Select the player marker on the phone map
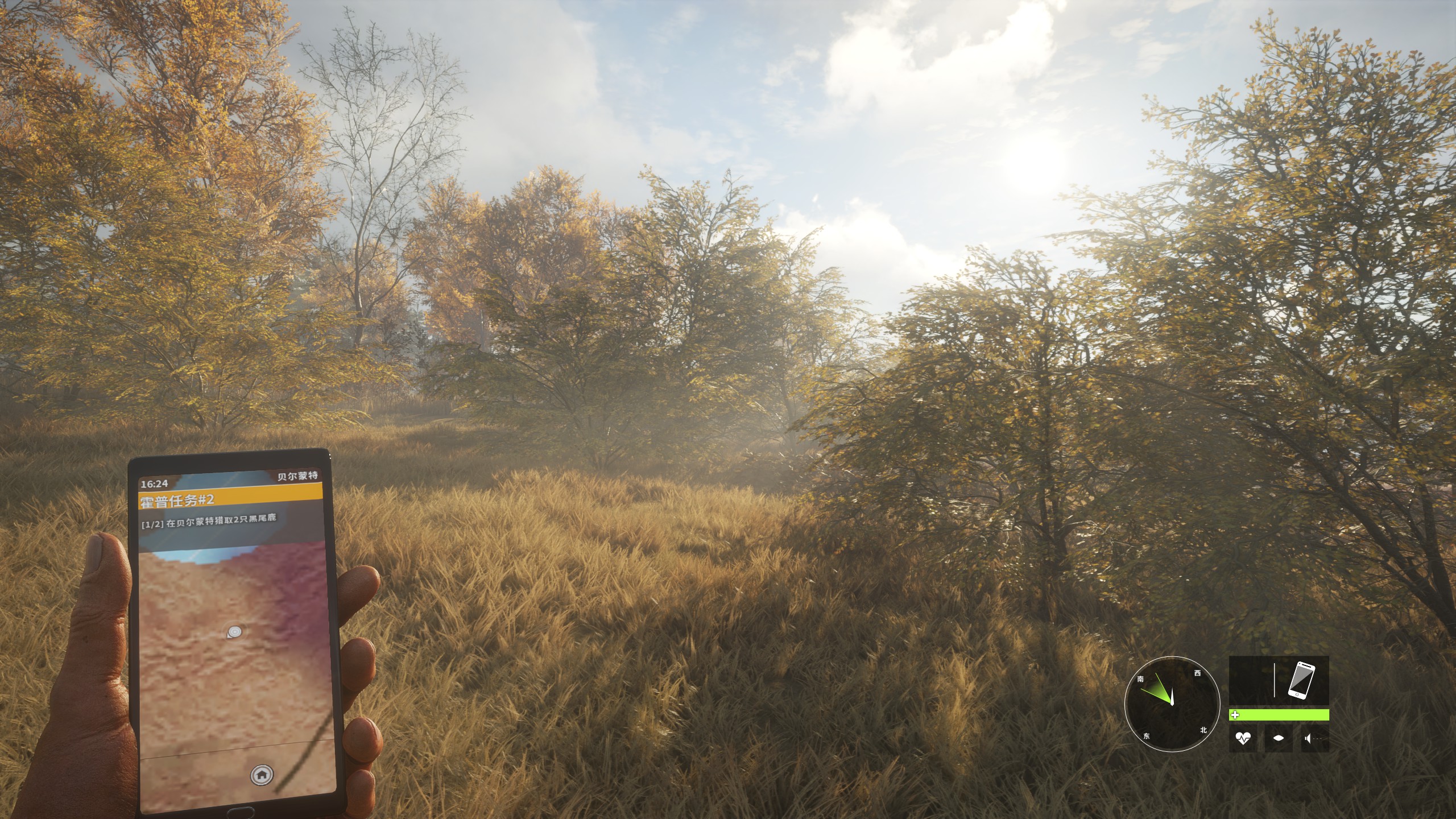1456x819 pixels. click(x=234, y=631)
